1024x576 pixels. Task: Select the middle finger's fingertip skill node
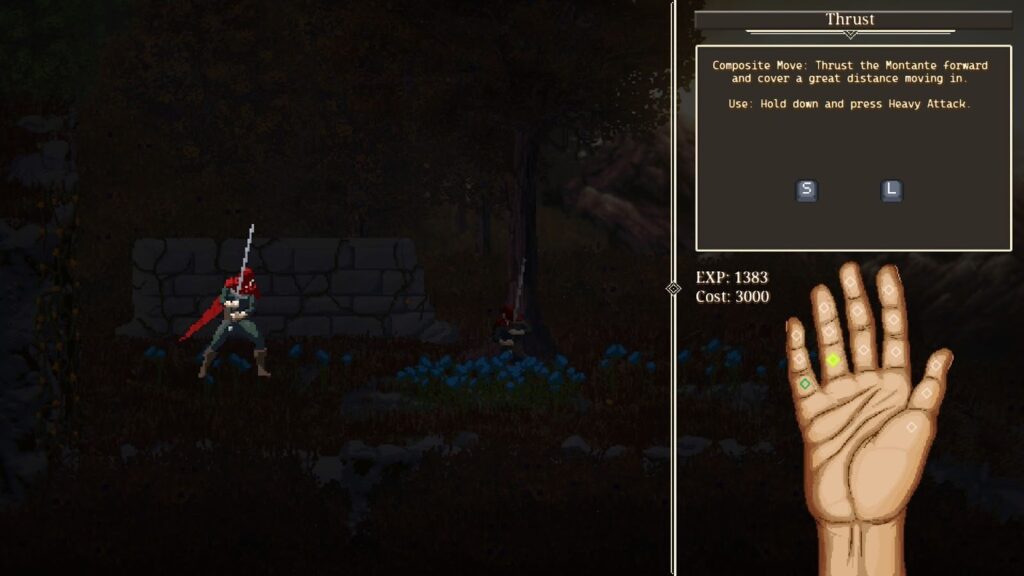tap(850, 283)
